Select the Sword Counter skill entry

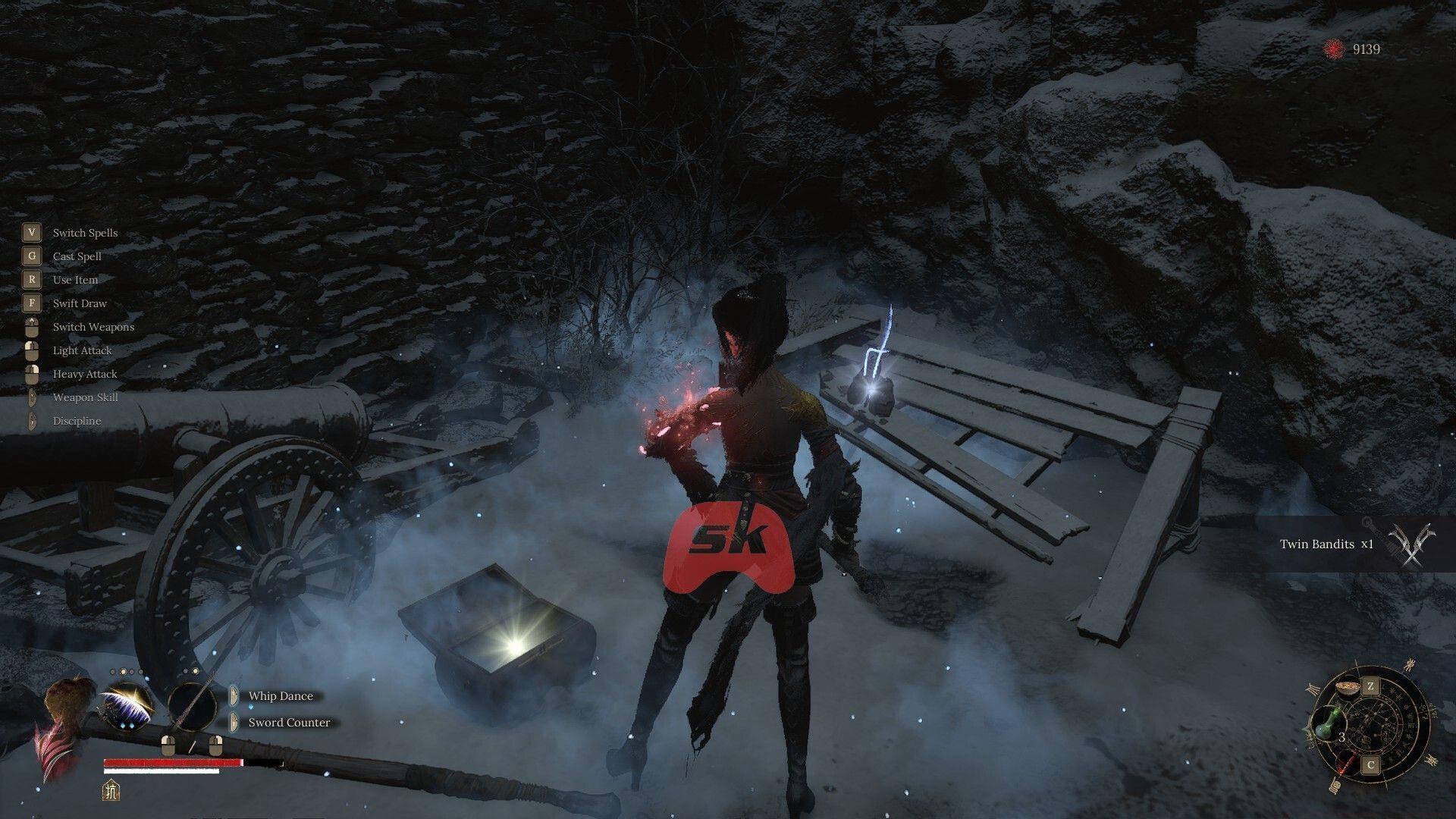289,723
